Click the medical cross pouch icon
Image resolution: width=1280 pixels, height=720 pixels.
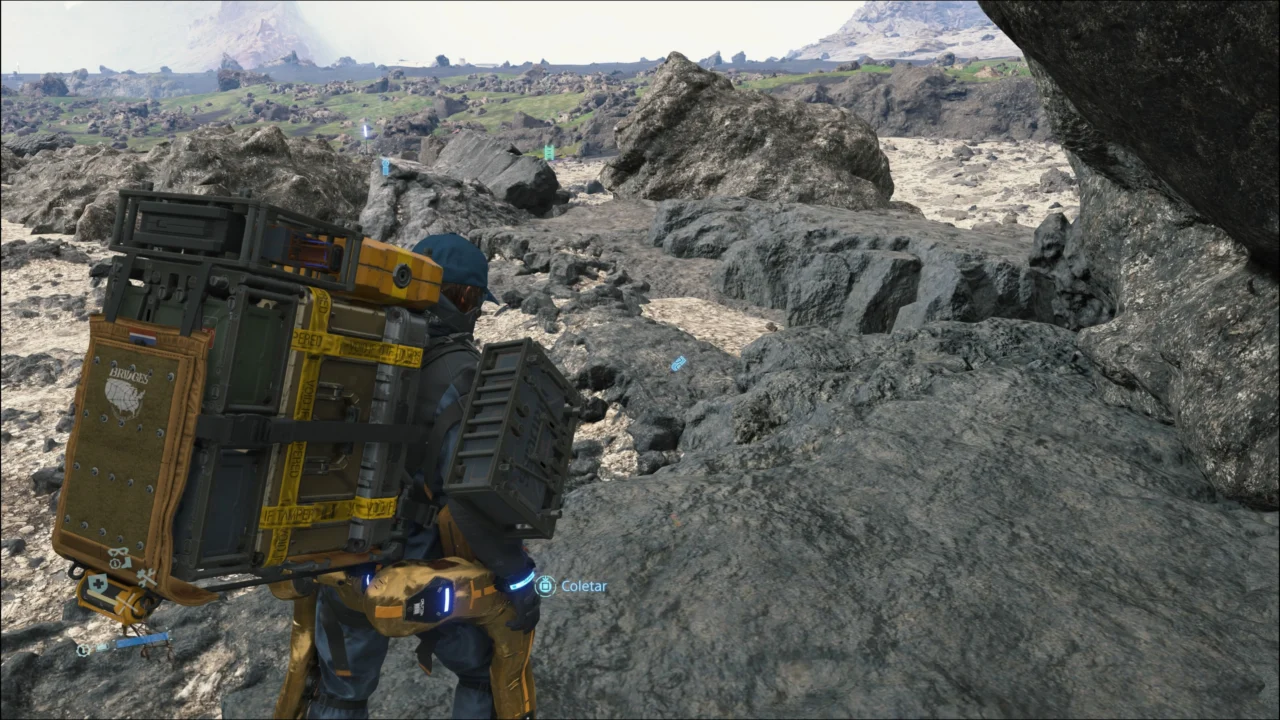(x=98, y=582)
